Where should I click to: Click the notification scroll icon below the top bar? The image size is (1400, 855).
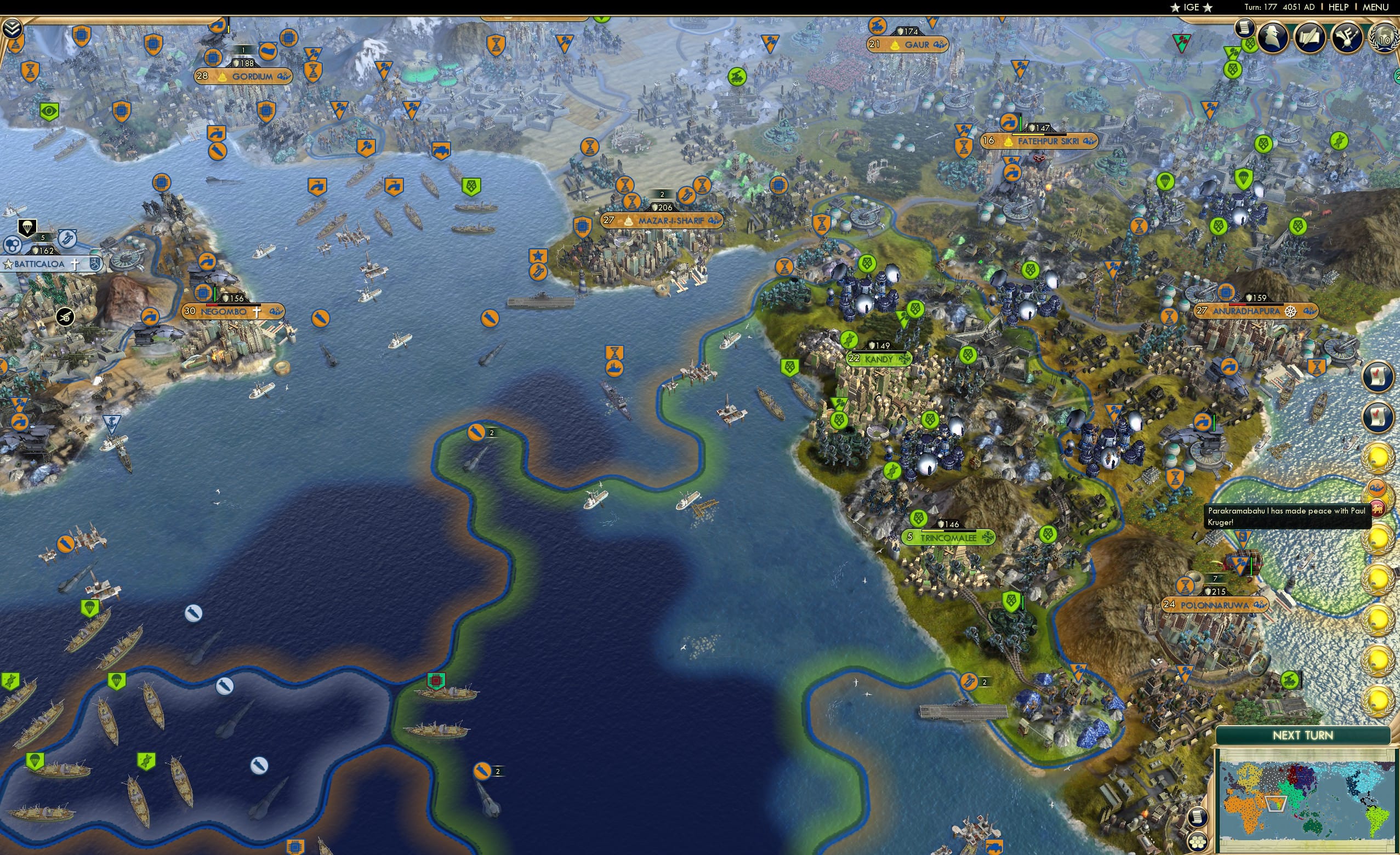1245,29
